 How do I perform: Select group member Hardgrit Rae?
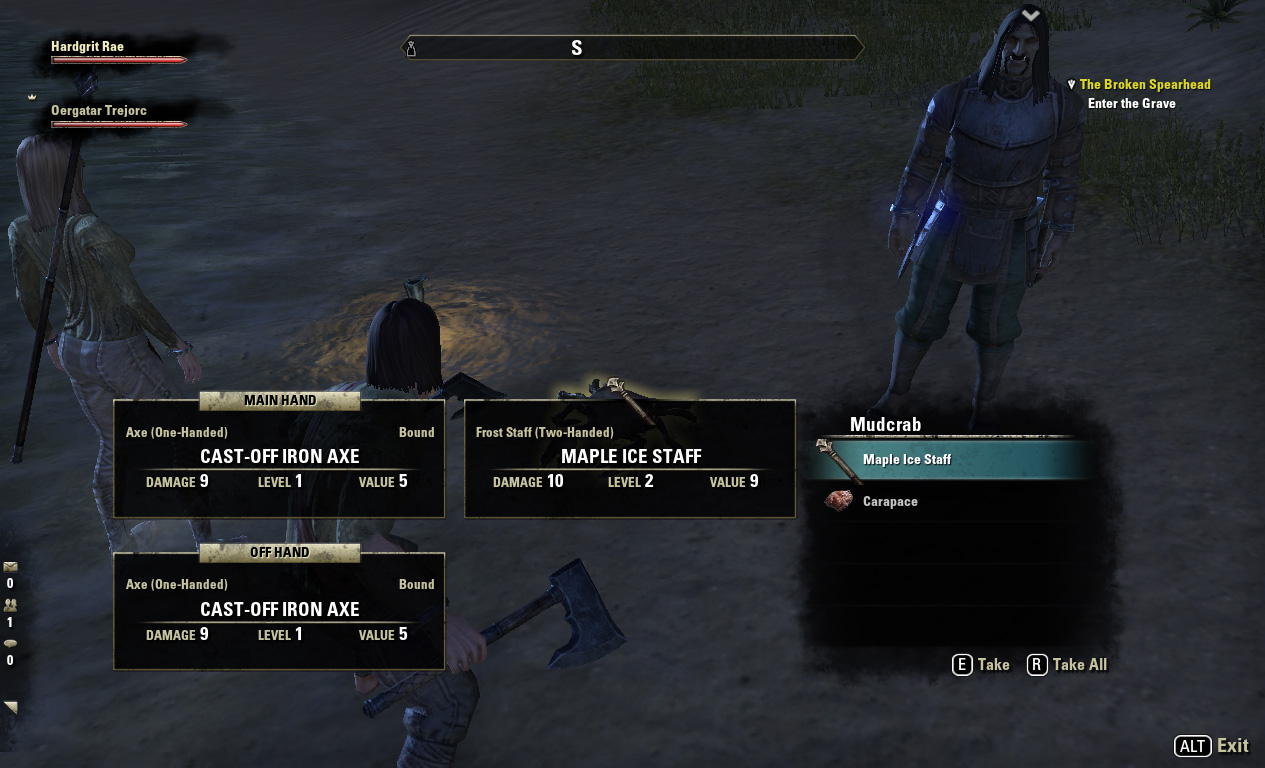[88, 47]
